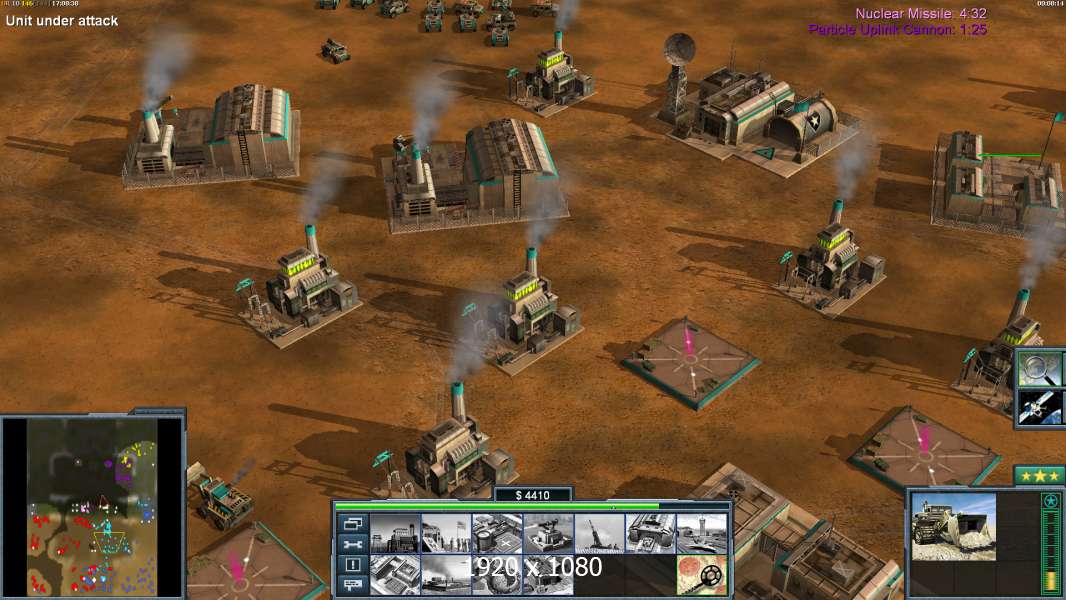
Task: Click the wrench button on command bar
Action: (351, 544)
